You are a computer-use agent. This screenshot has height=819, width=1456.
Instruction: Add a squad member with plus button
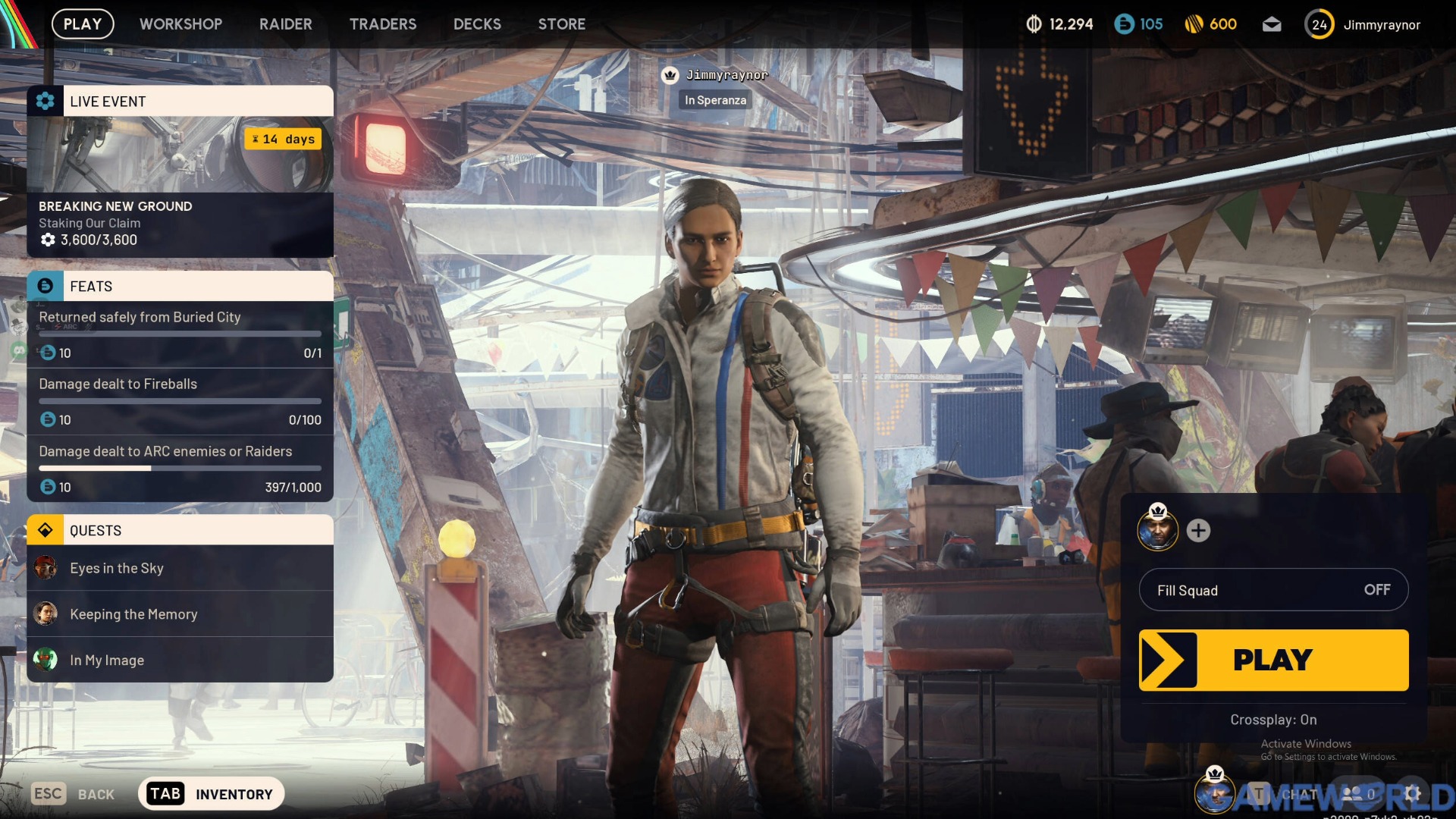tap(1198, 531)
